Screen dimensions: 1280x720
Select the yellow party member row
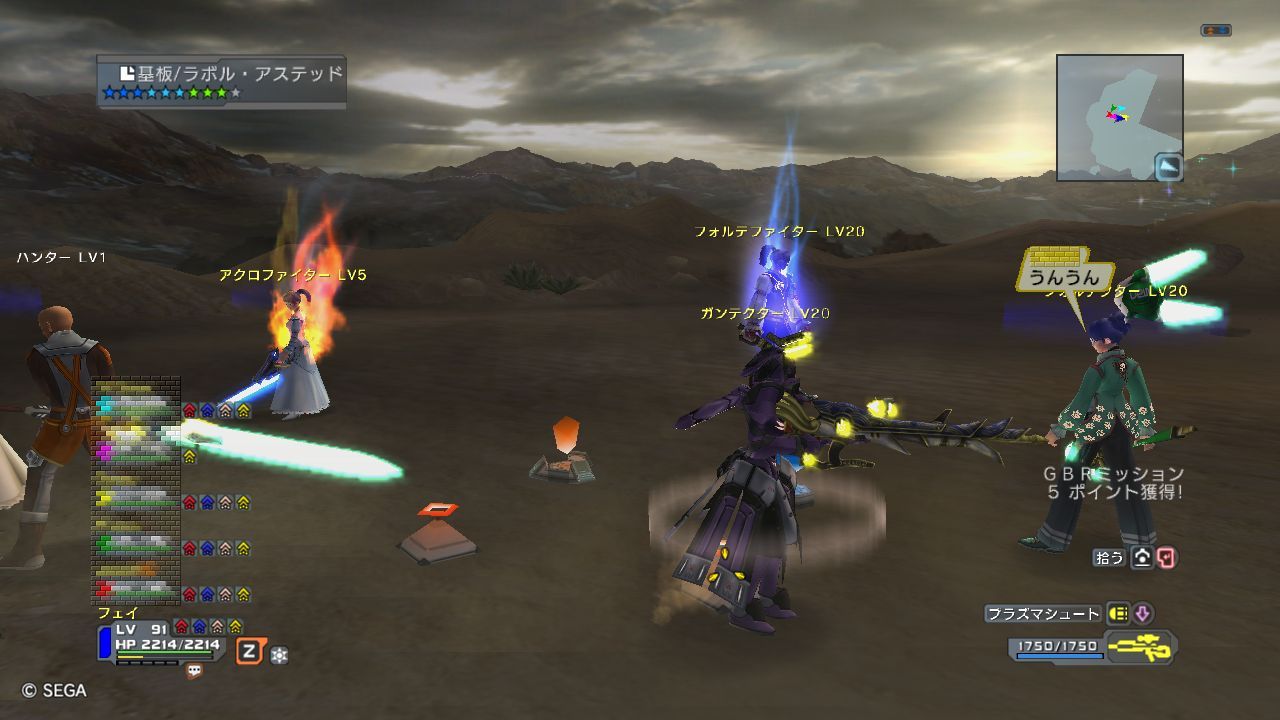coord(137,498)
